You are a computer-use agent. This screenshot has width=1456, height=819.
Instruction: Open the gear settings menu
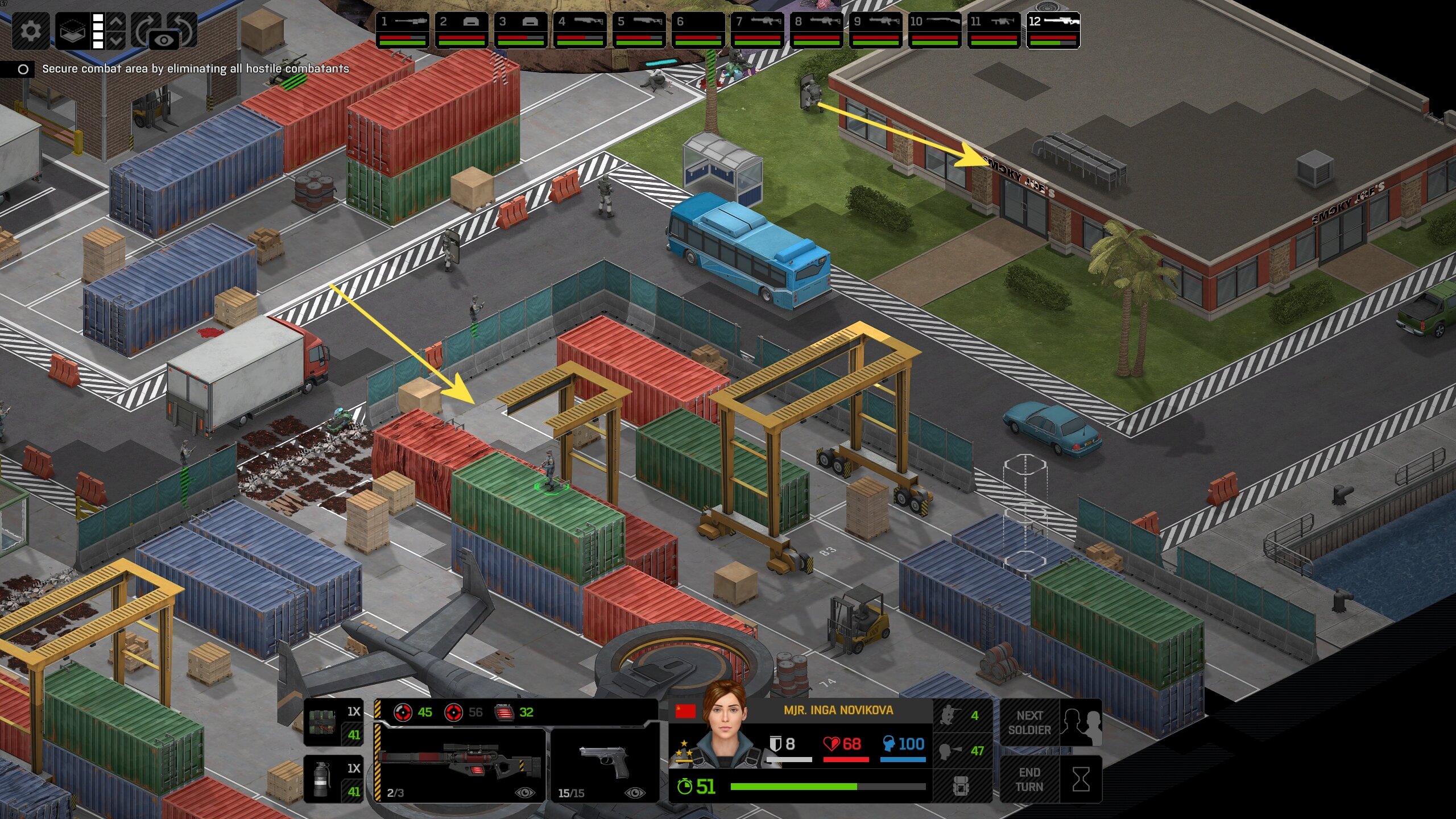(30, 30)
